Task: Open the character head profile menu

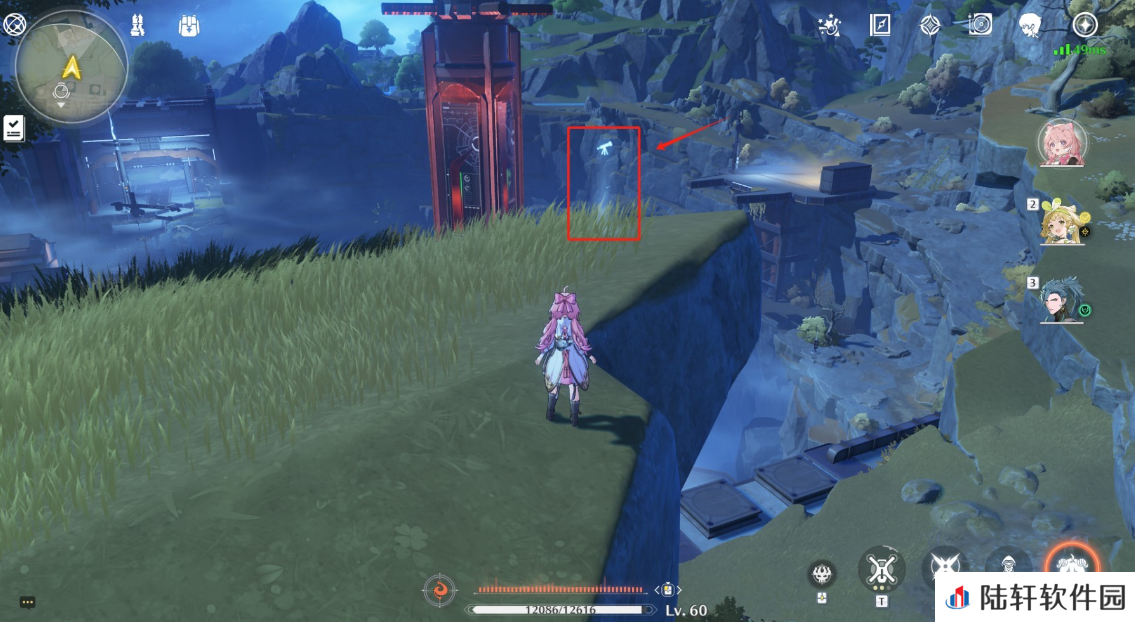Action: pyautogui.click(x=1031, y=26)
